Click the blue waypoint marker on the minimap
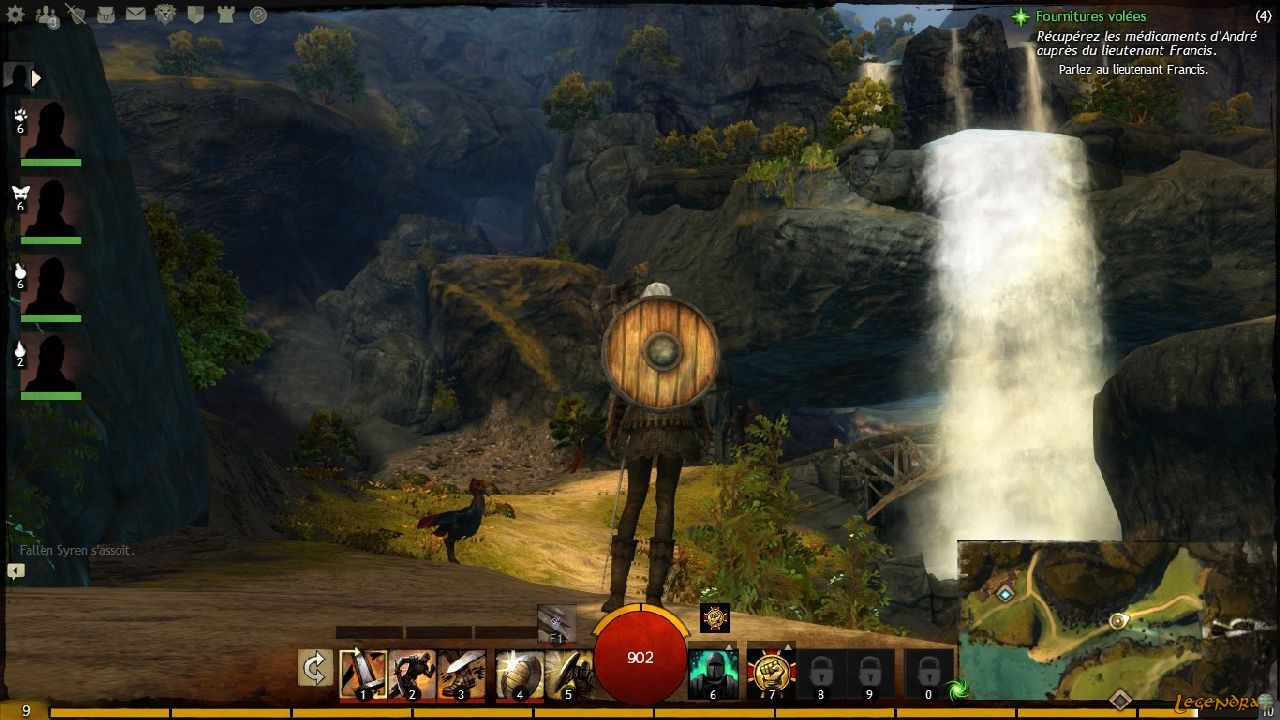This screenshot has width=1280, height=720. pos(1005,593)
